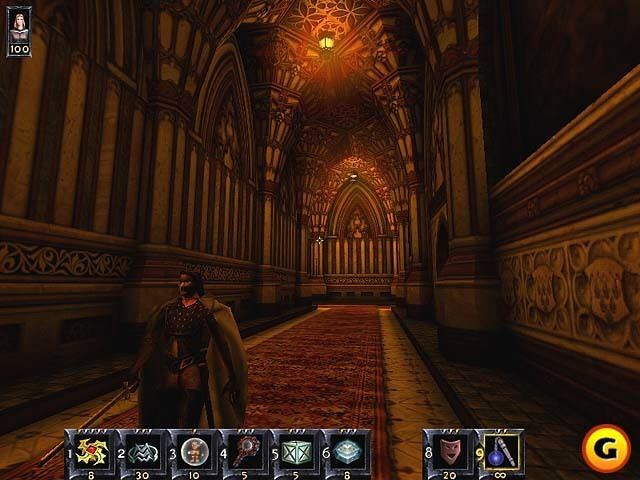Screen dimensions: 640x480
Task: Click the blonde character portrait
Action: [19, 24]
